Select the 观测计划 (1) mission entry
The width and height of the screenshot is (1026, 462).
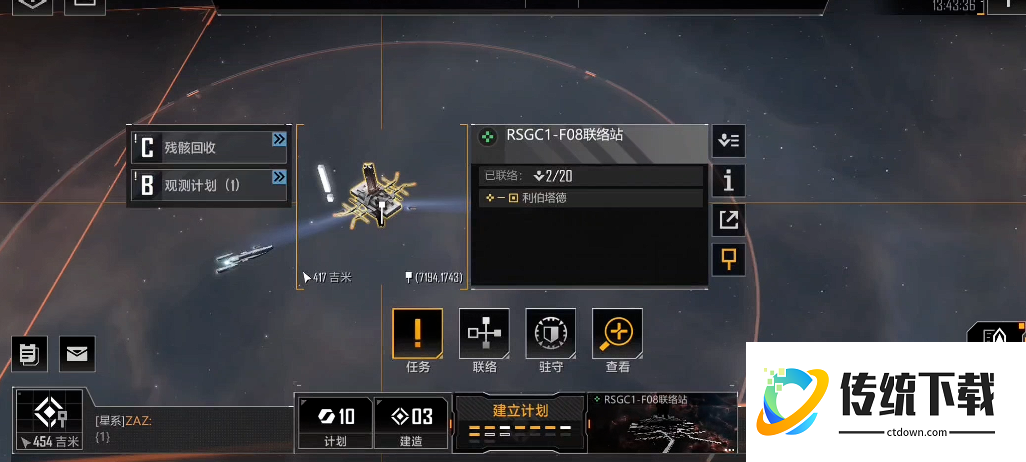pyautogui.click(x=209, y=185)
